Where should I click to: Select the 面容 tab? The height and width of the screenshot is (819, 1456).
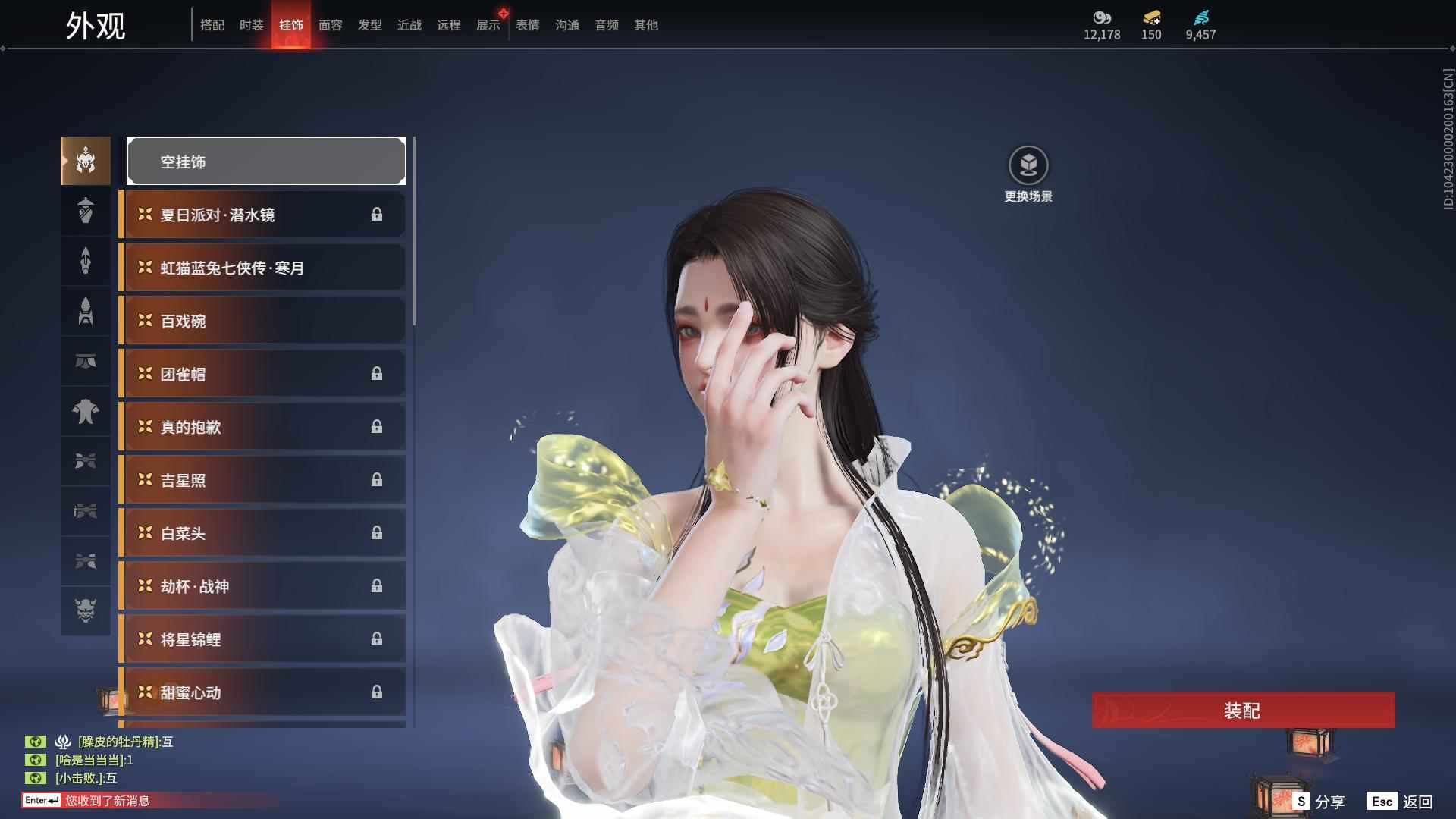[x=330, y=25]
